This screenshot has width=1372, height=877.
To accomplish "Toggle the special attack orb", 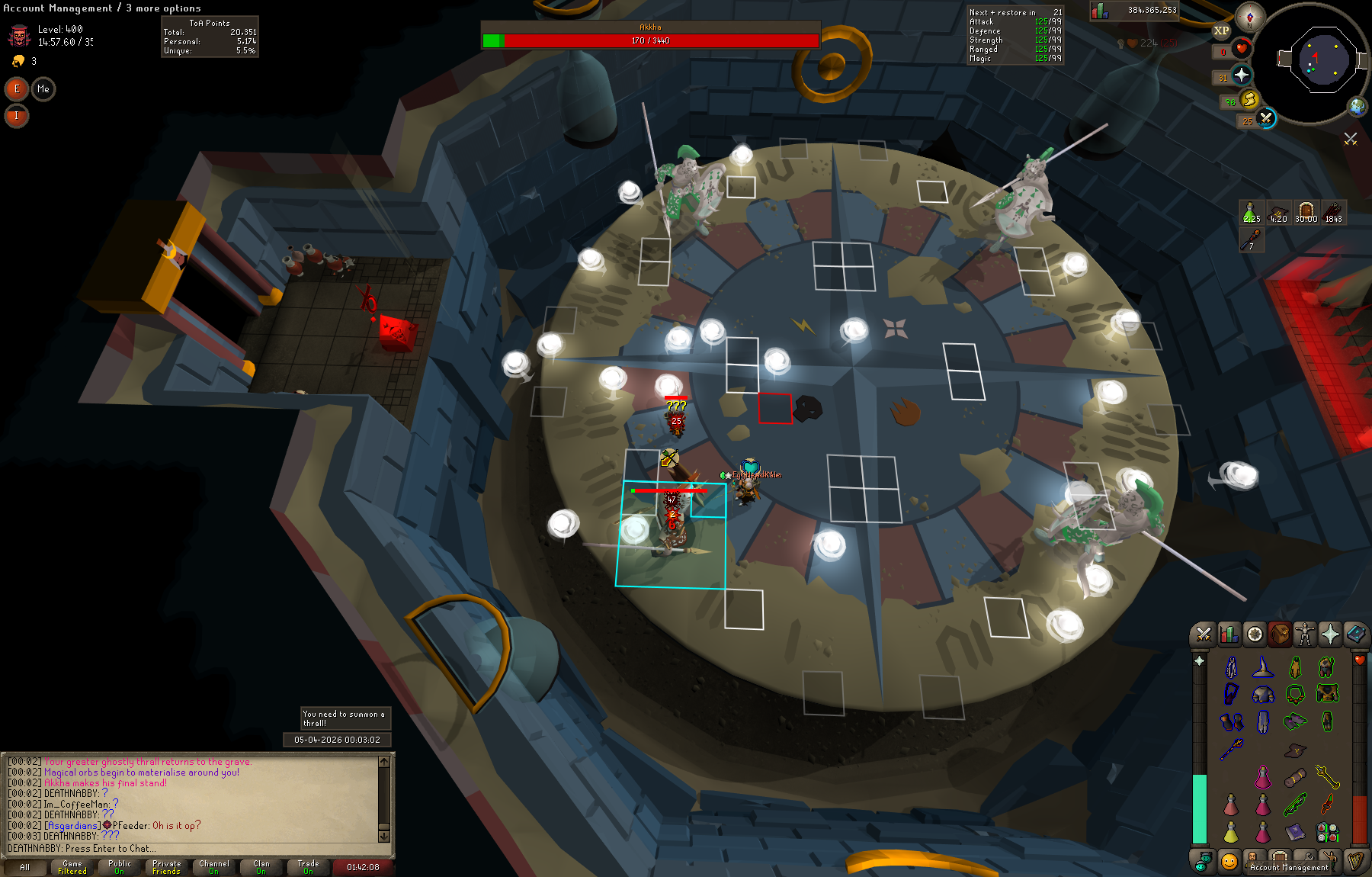I will (x=1266, y=118).
